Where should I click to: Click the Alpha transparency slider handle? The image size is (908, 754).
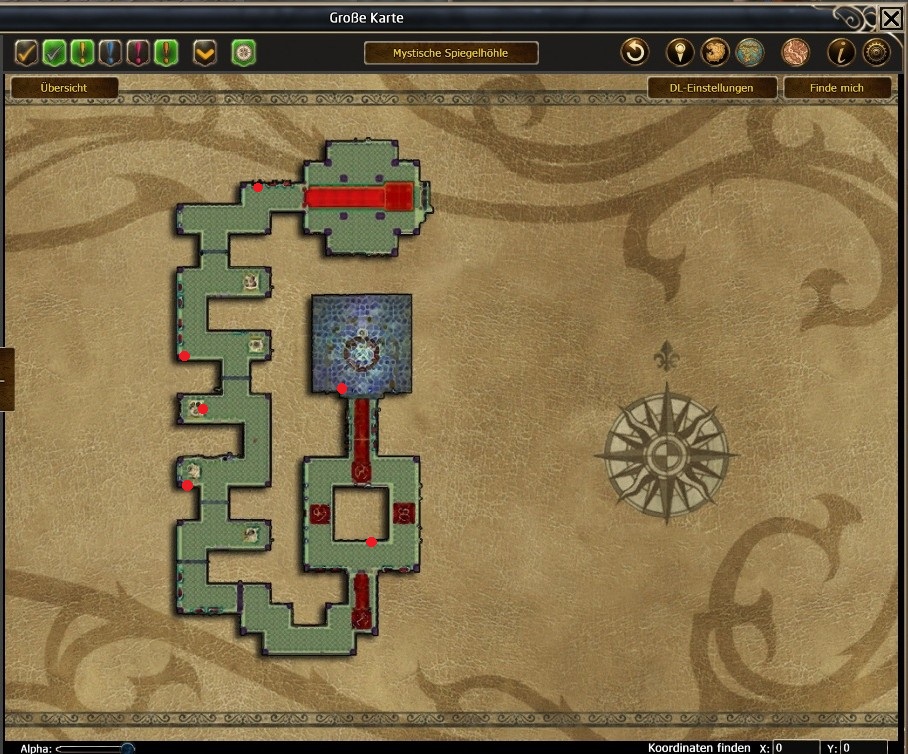(128, 748)
